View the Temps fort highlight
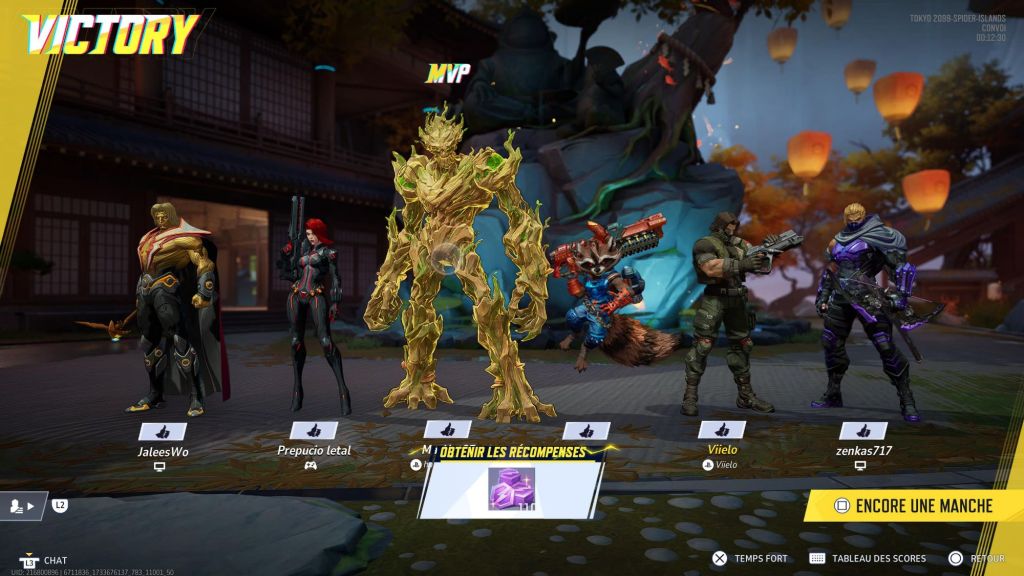The image size is (1024, 576). tap(750, 558)
